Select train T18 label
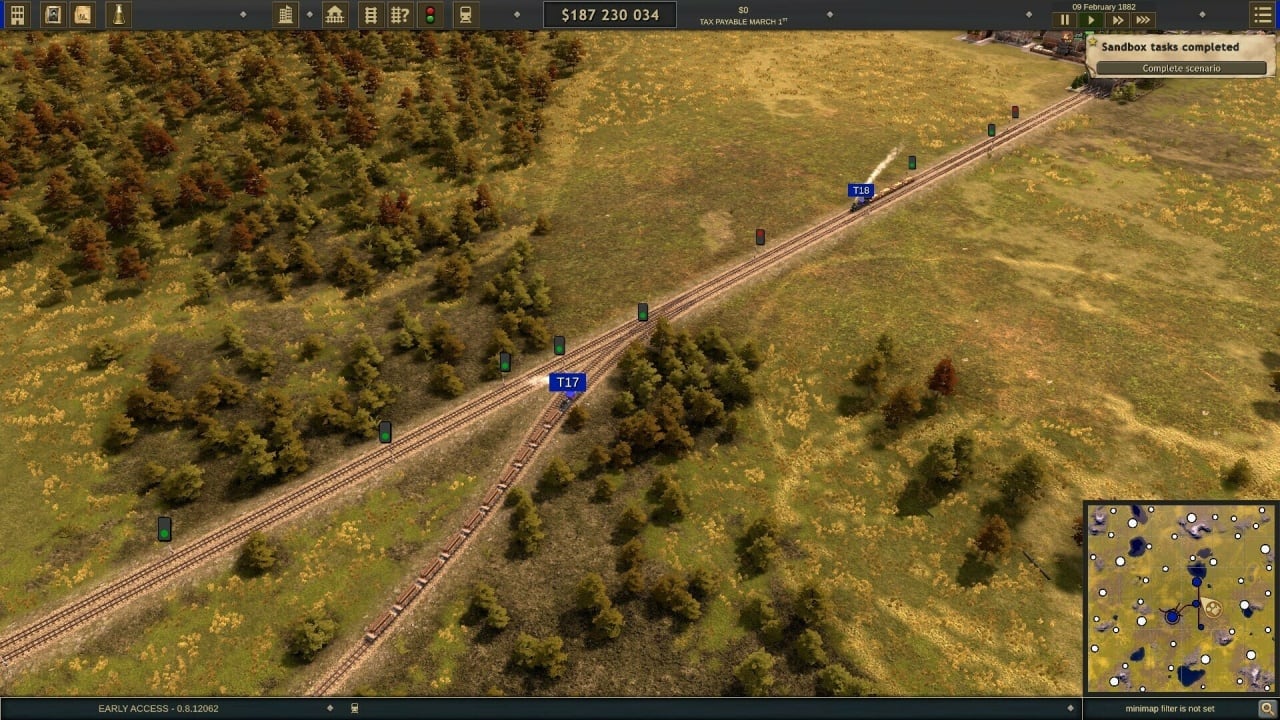The height and width of the screenshot is (720, 1280). [x=860, y=190]
